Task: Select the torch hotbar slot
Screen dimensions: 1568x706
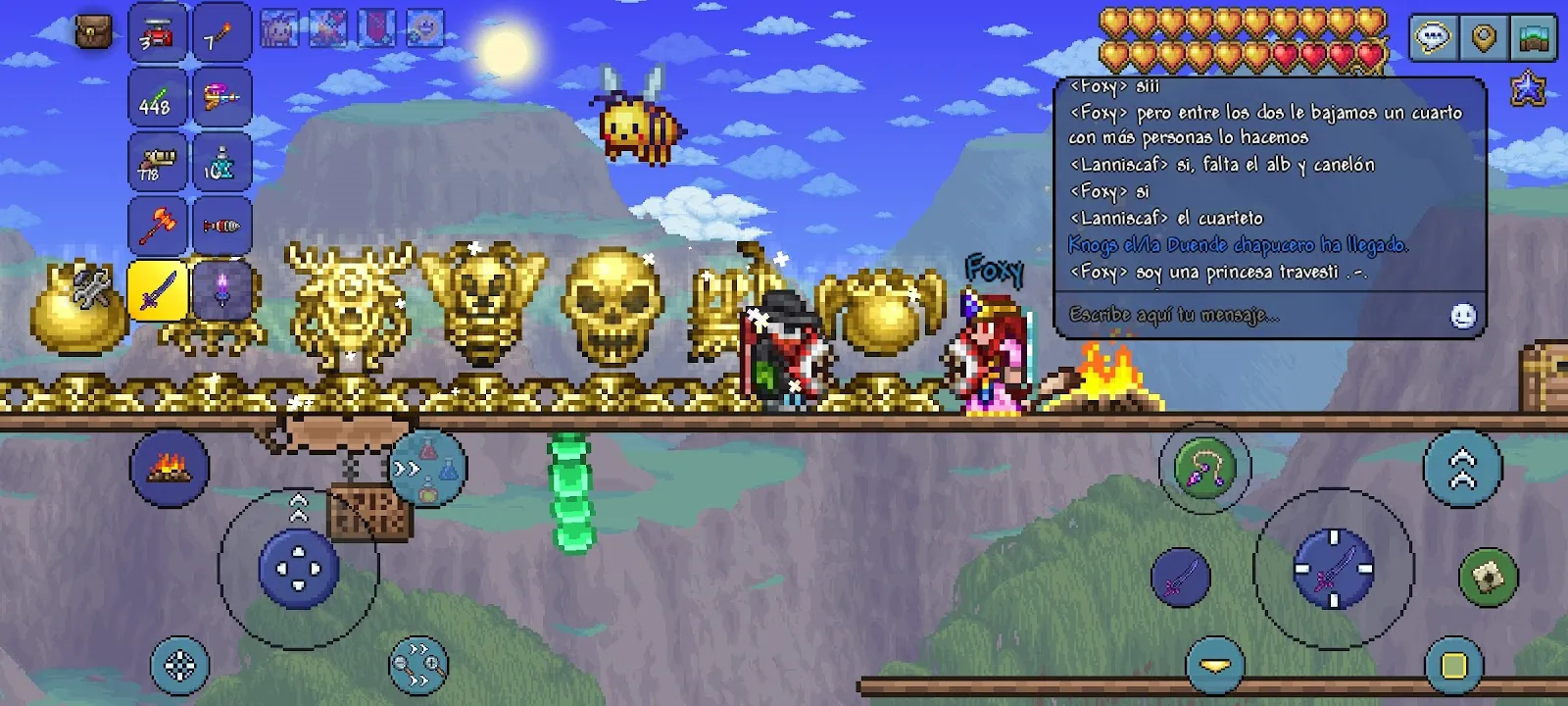Action: pos(221,34)
